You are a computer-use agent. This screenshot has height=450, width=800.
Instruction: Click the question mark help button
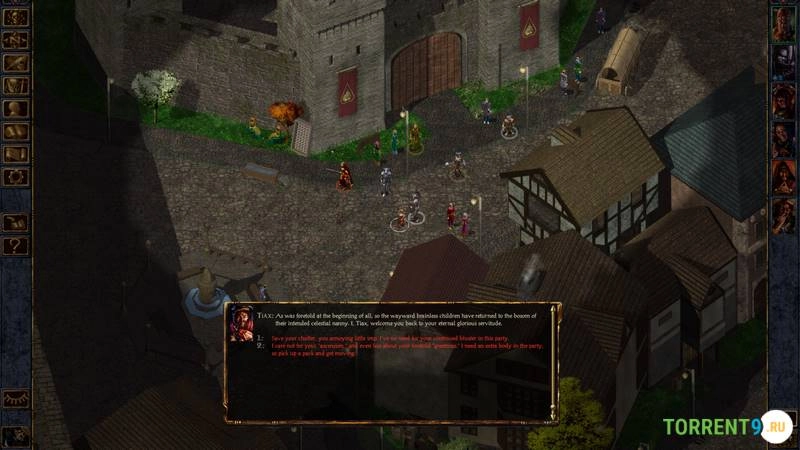pos(15,245)
